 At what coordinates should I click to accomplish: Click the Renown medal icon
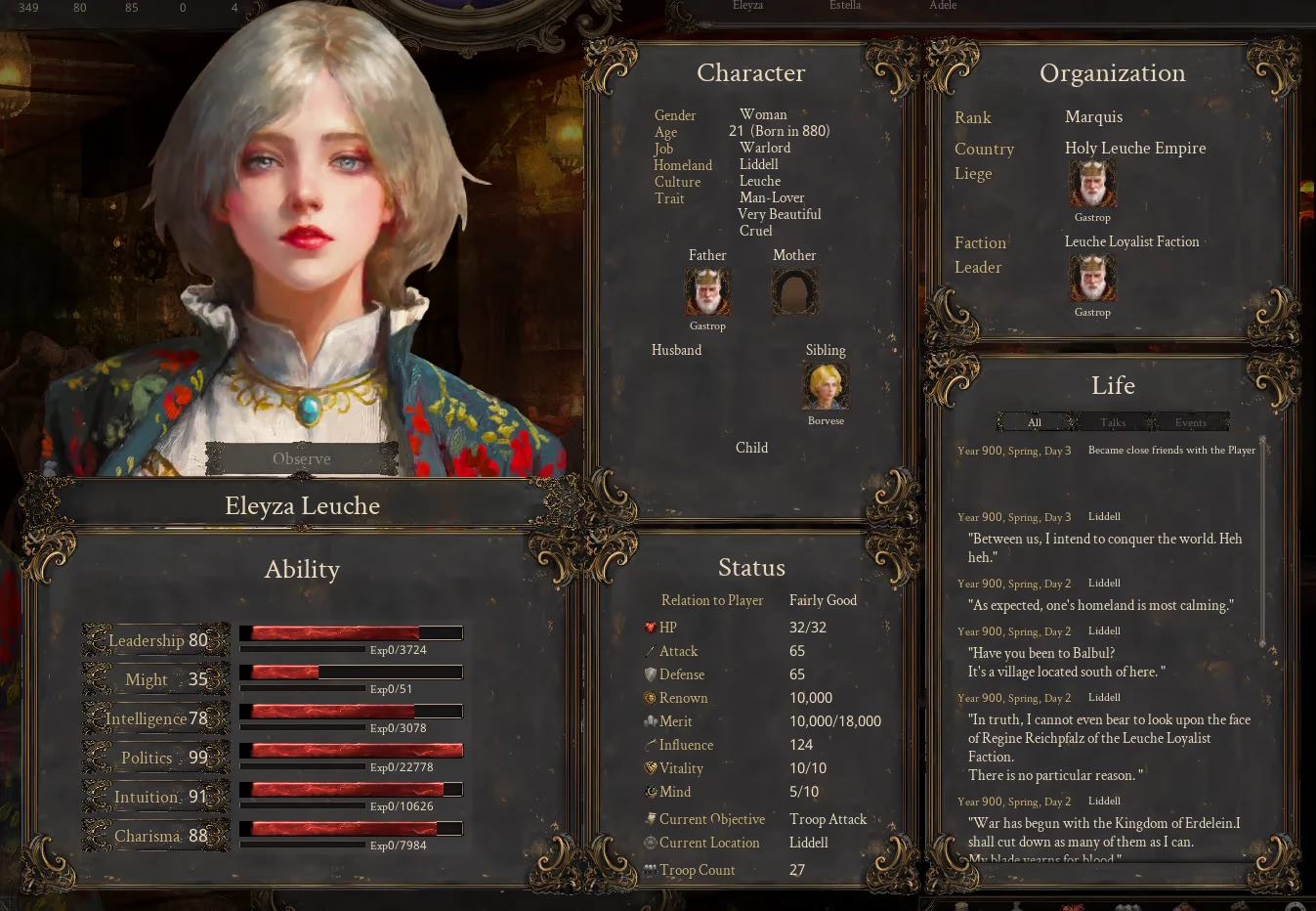[x=650, y=698]
